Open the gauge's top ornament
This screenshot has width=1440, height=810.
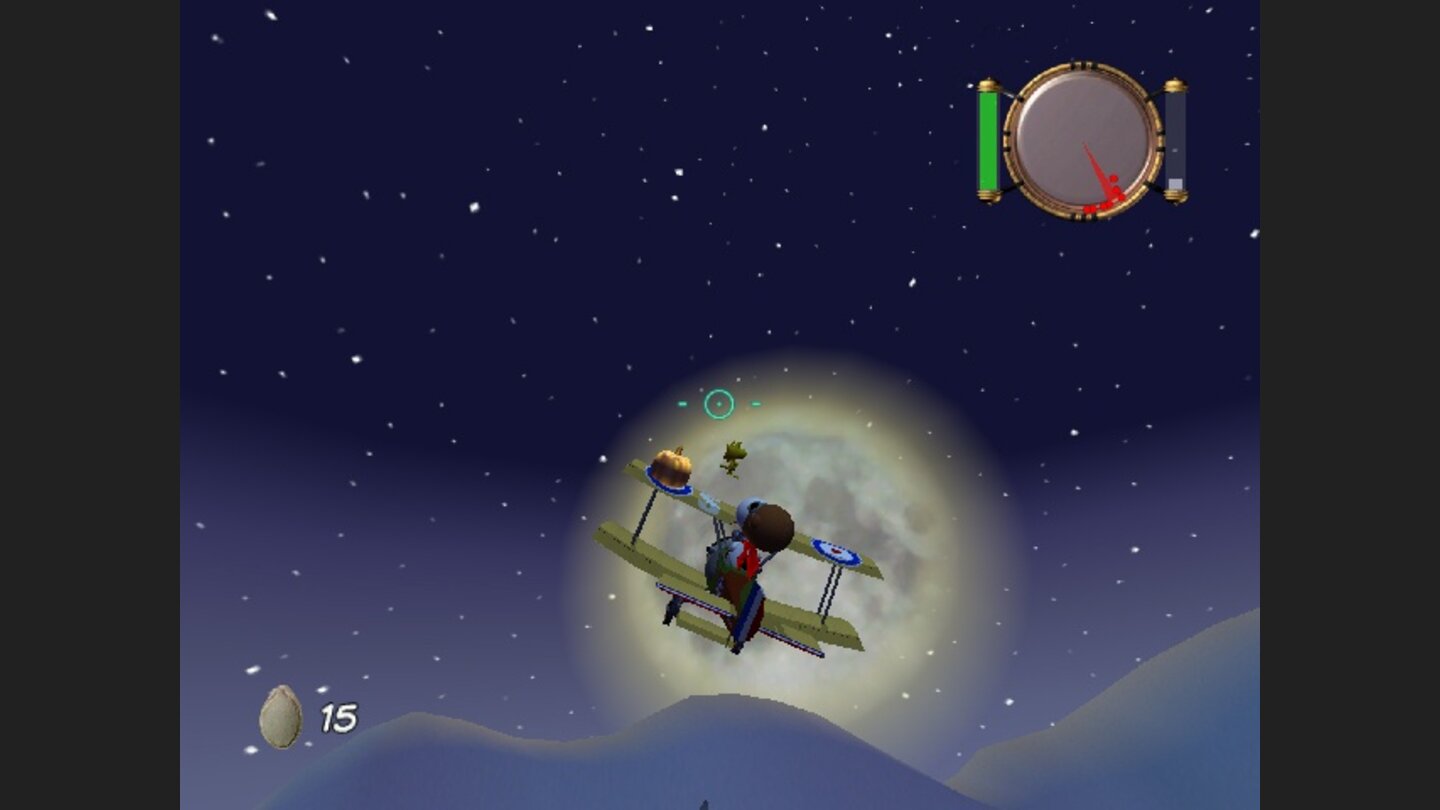pyautogui.click(x=1082, y=63)
